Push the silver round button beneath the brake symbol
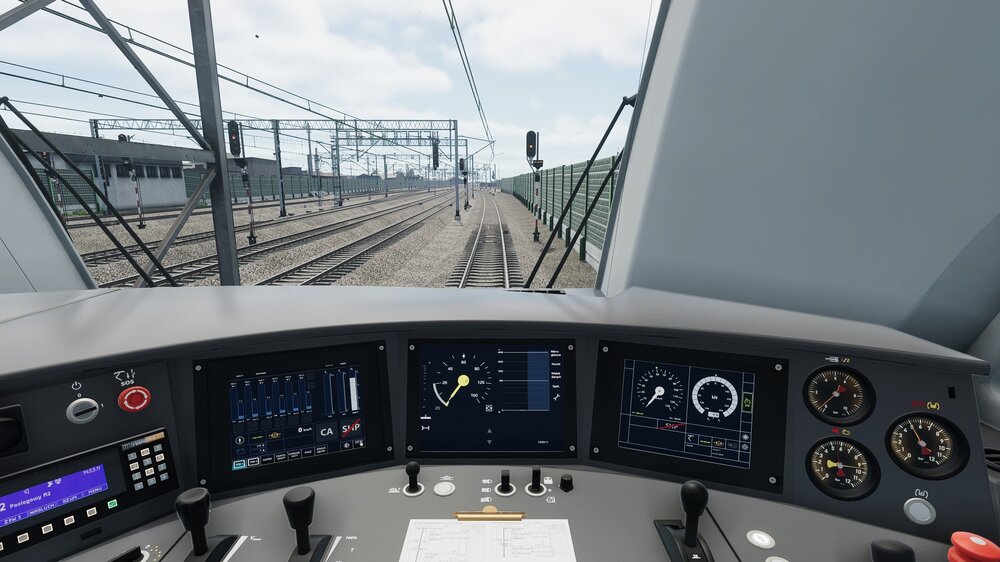1000x562 pixels. pos(919,511)
